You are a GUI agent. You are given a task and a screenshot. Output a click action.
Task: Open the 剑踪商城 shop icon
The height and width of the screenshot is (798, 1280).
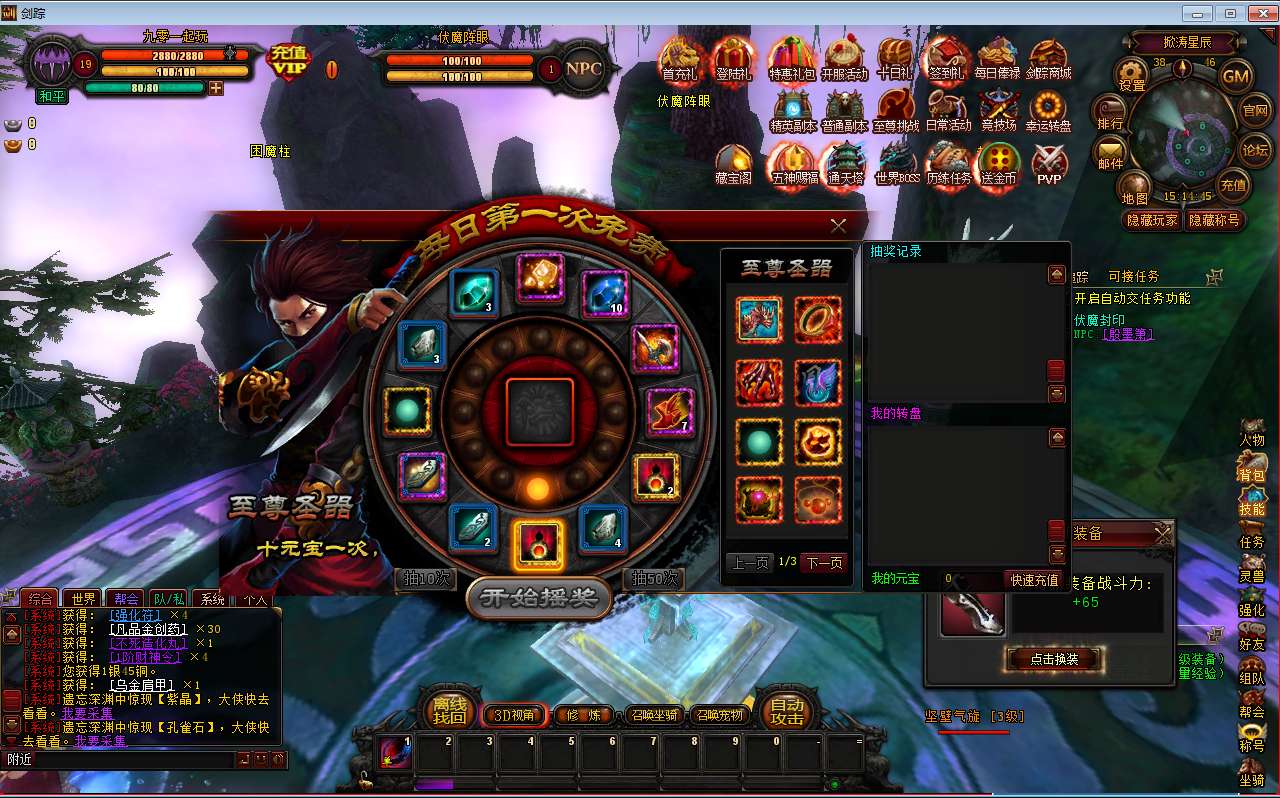tap(1048, 58)
